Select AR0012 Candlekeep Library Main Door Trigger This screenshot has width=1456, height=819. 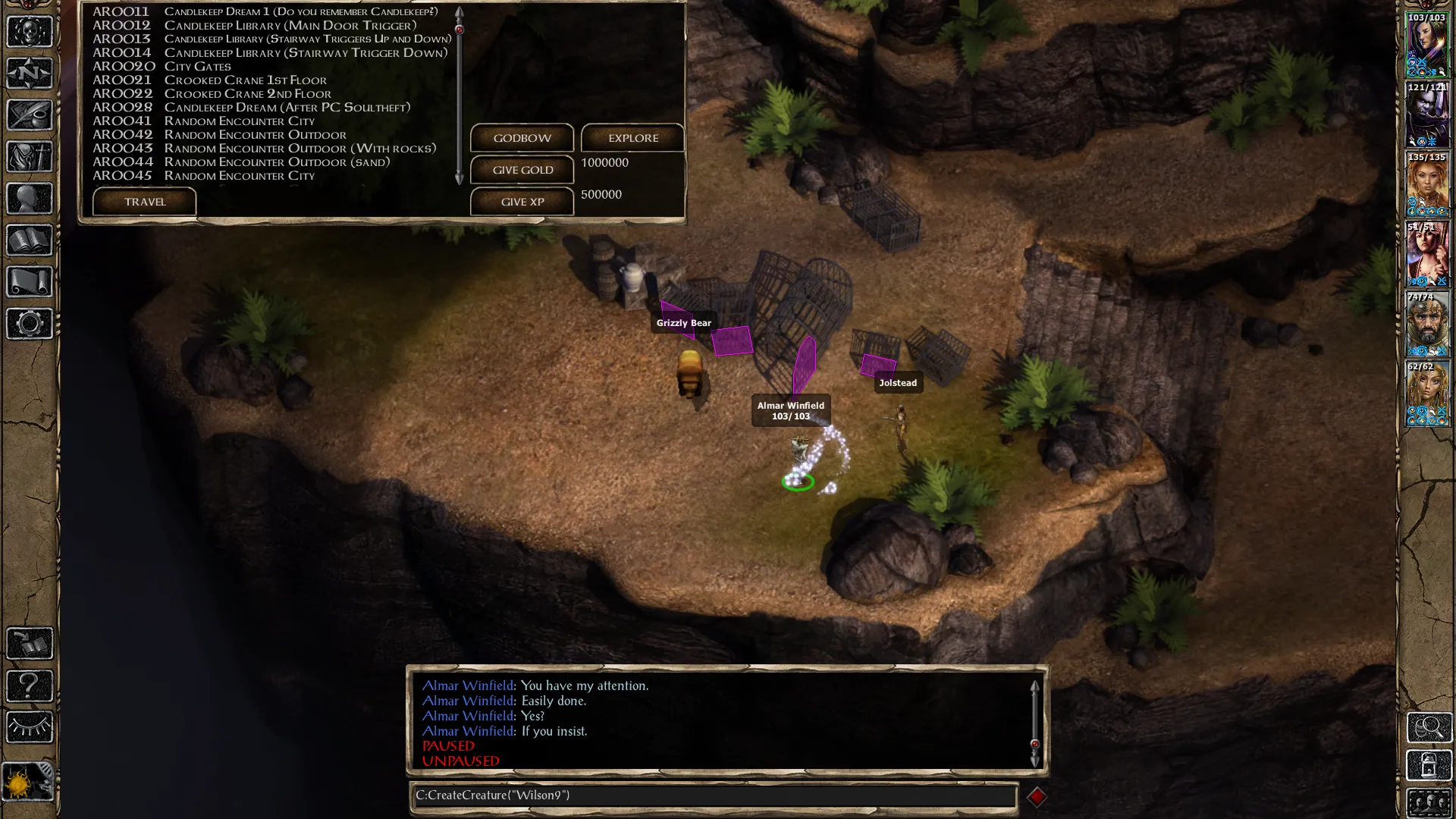pyautogui.click(x=290, y=26)
